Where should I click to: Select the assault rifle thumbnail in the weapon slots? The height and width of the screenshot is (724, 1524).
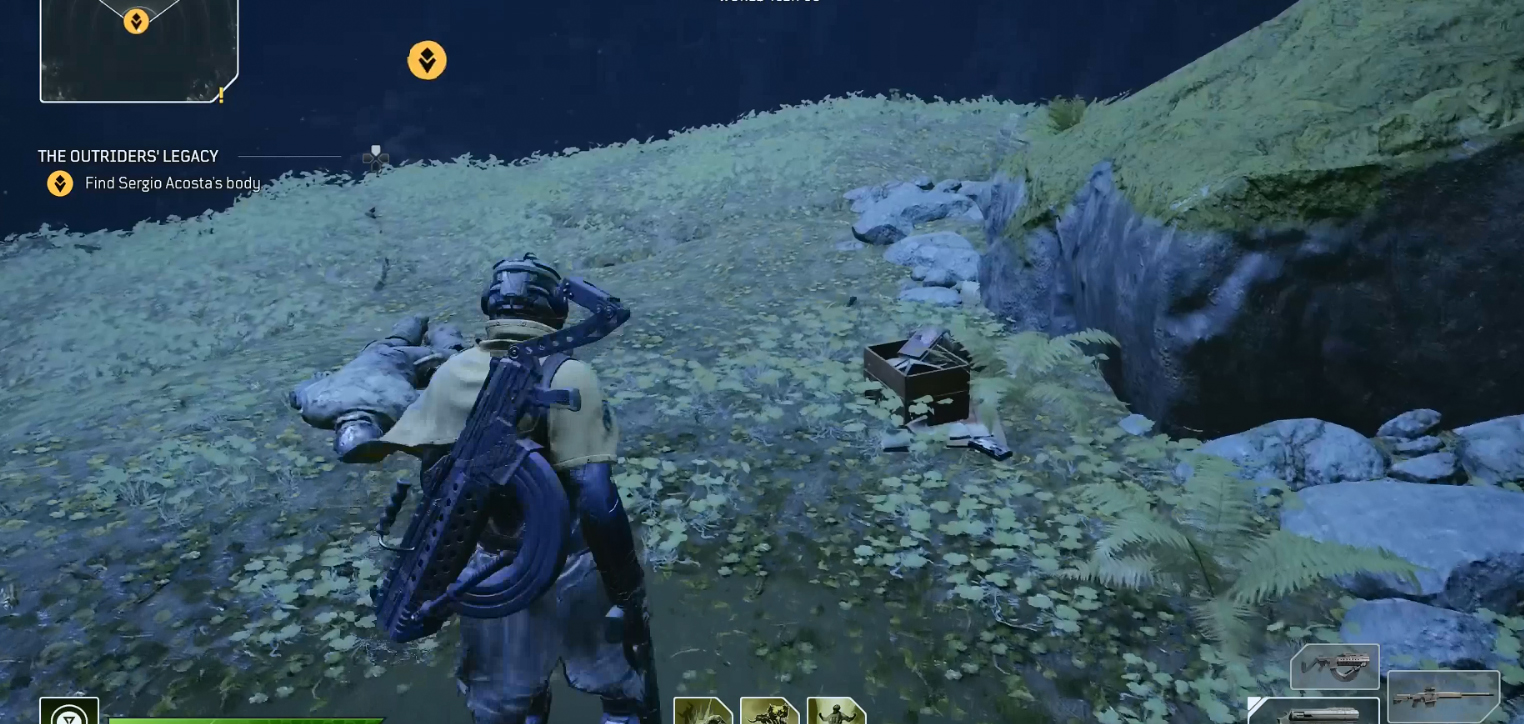coord(1337,665)
